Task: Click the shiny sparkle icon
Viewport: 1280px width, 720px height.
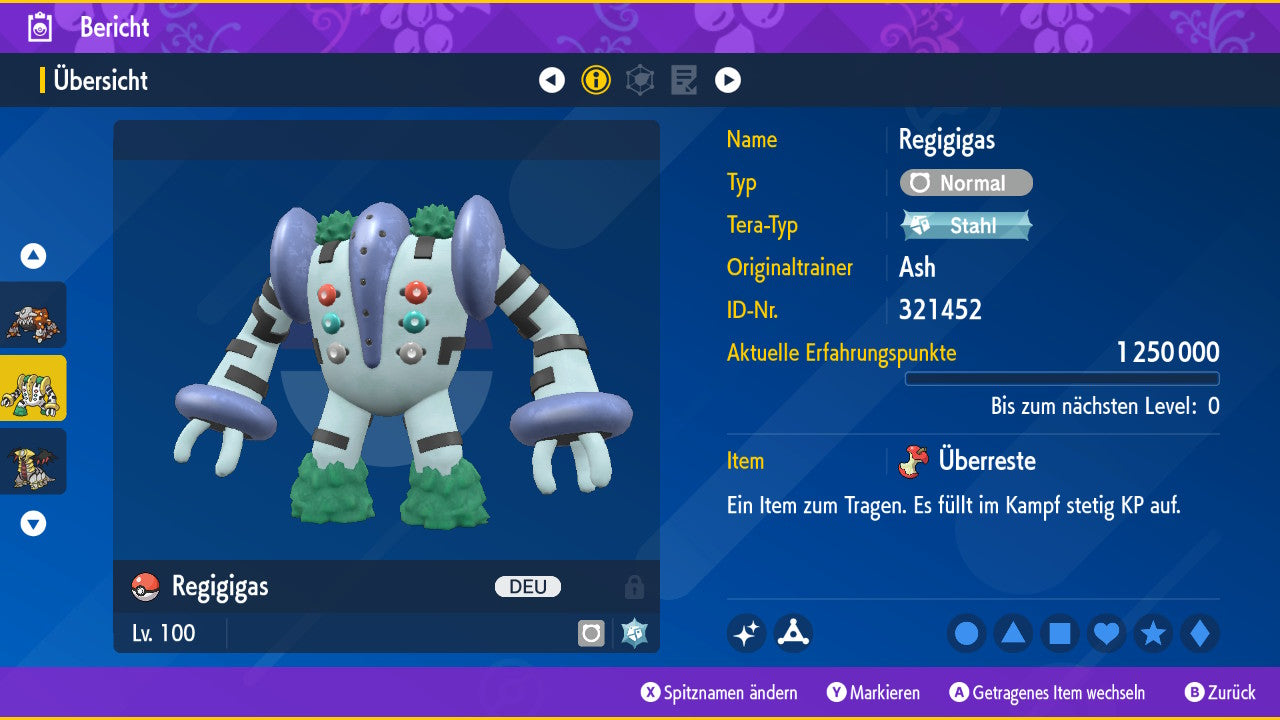Action: [x=746, y=633]
